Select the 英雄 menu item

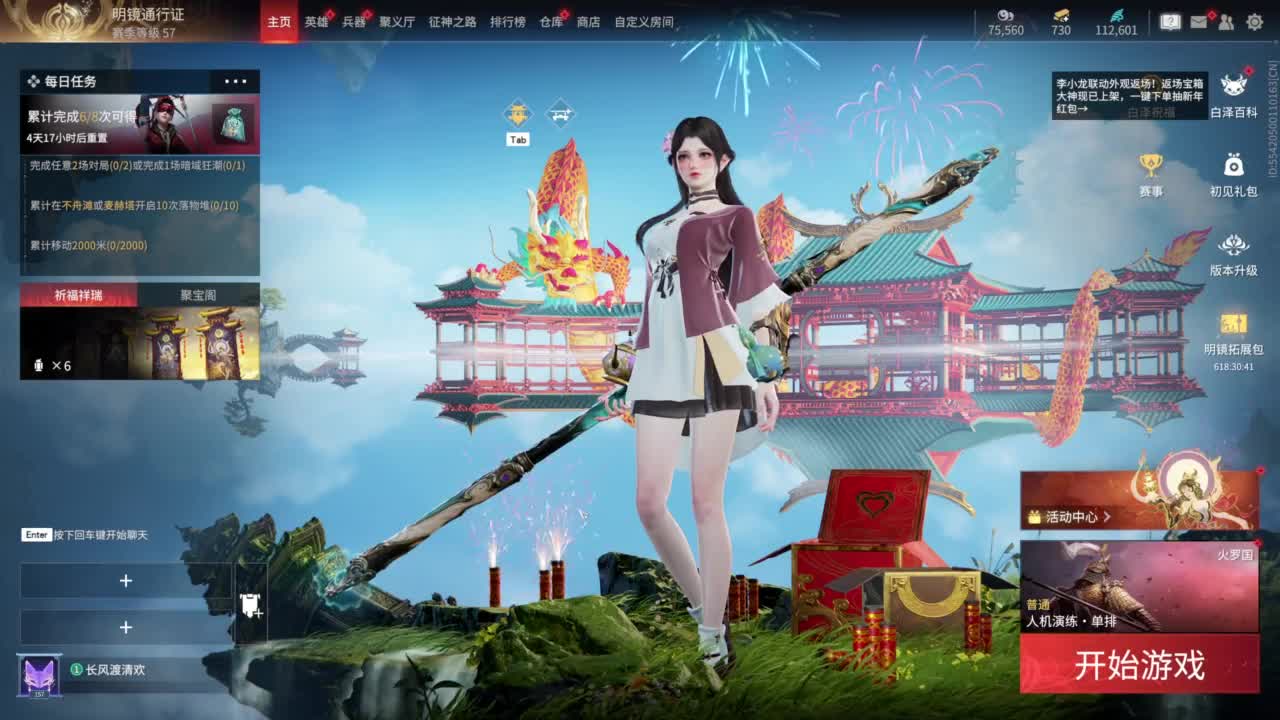pyautogui.click(x=315, y=20)
